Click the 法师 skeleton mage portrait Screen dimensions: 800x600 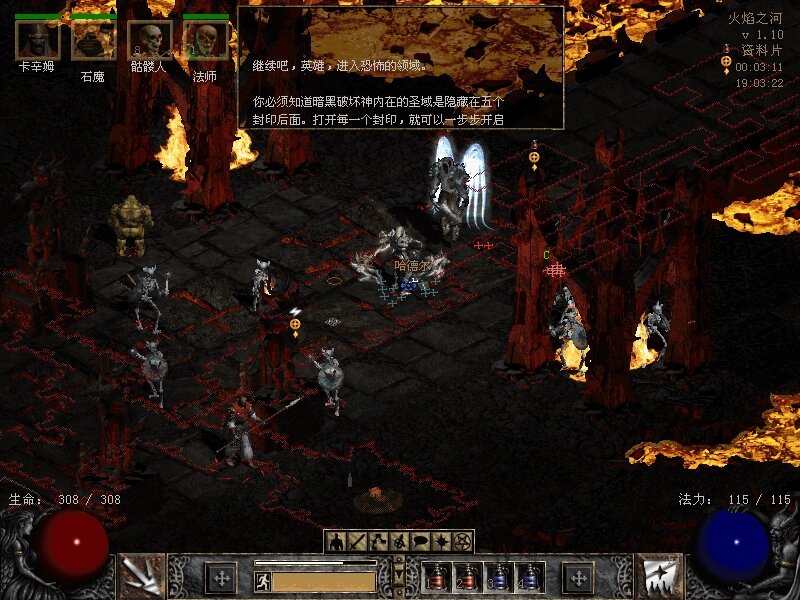(x=205, y=40)
